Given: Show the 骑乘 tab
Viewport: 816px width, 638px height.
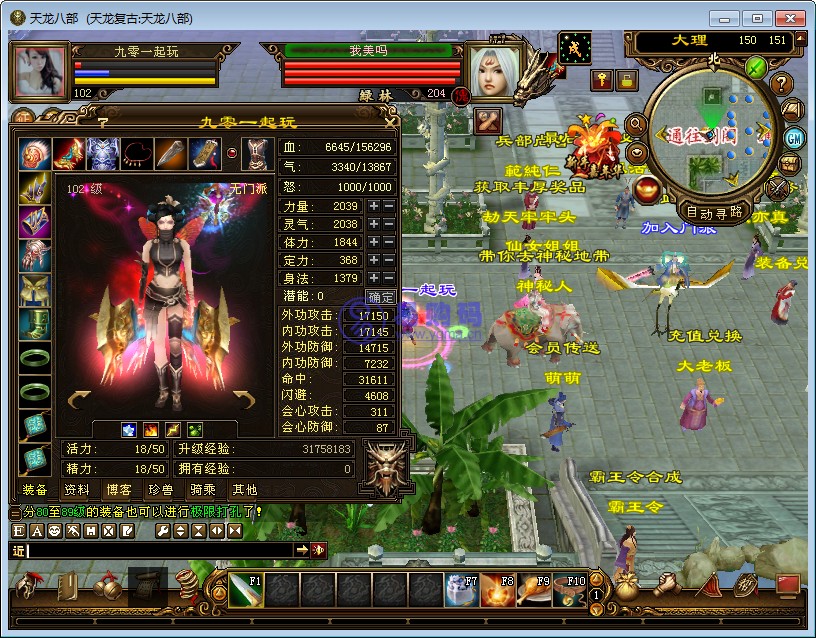Looking at the screenshot, I should (202, 490).
